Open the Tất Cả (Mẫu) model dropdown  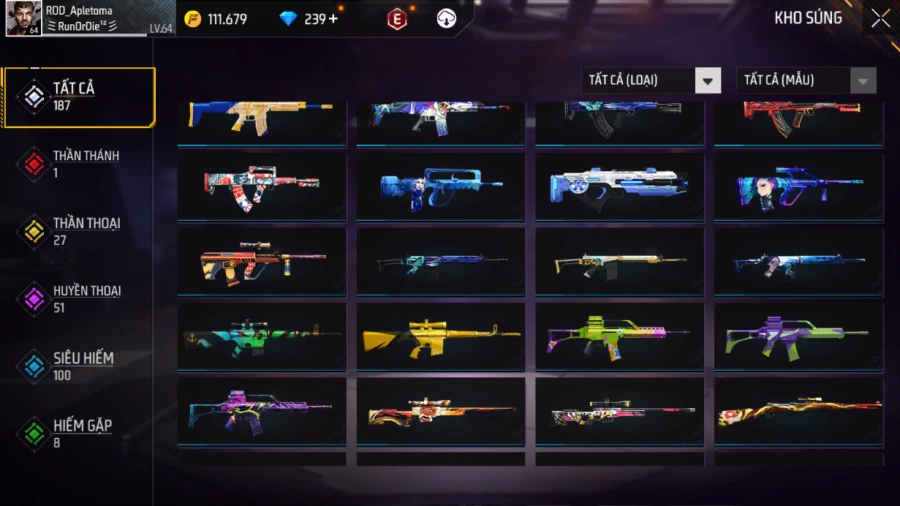tap(806, 81)
